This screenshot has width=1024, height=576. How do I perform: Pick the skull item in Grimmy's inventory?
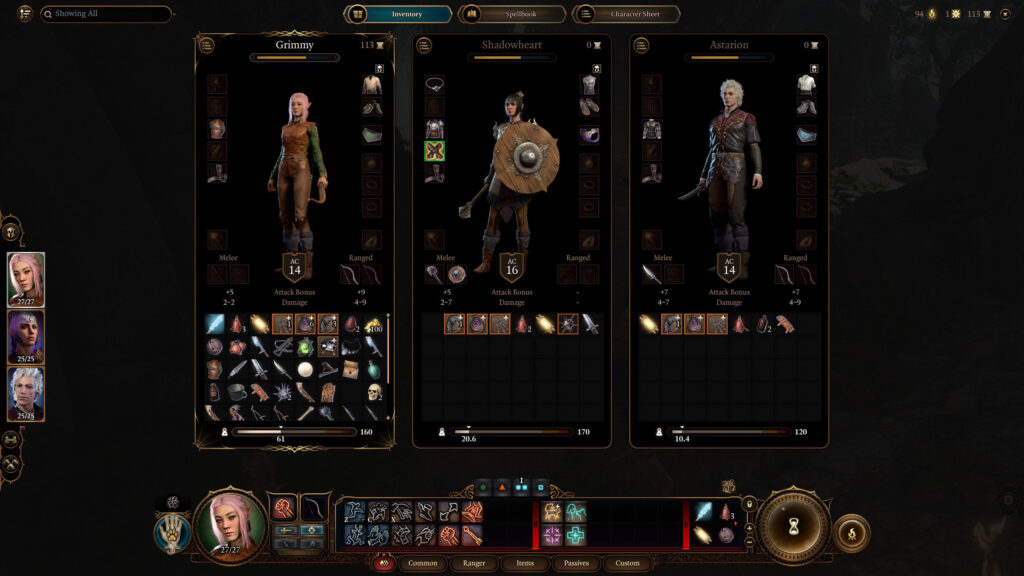point(374,390)
